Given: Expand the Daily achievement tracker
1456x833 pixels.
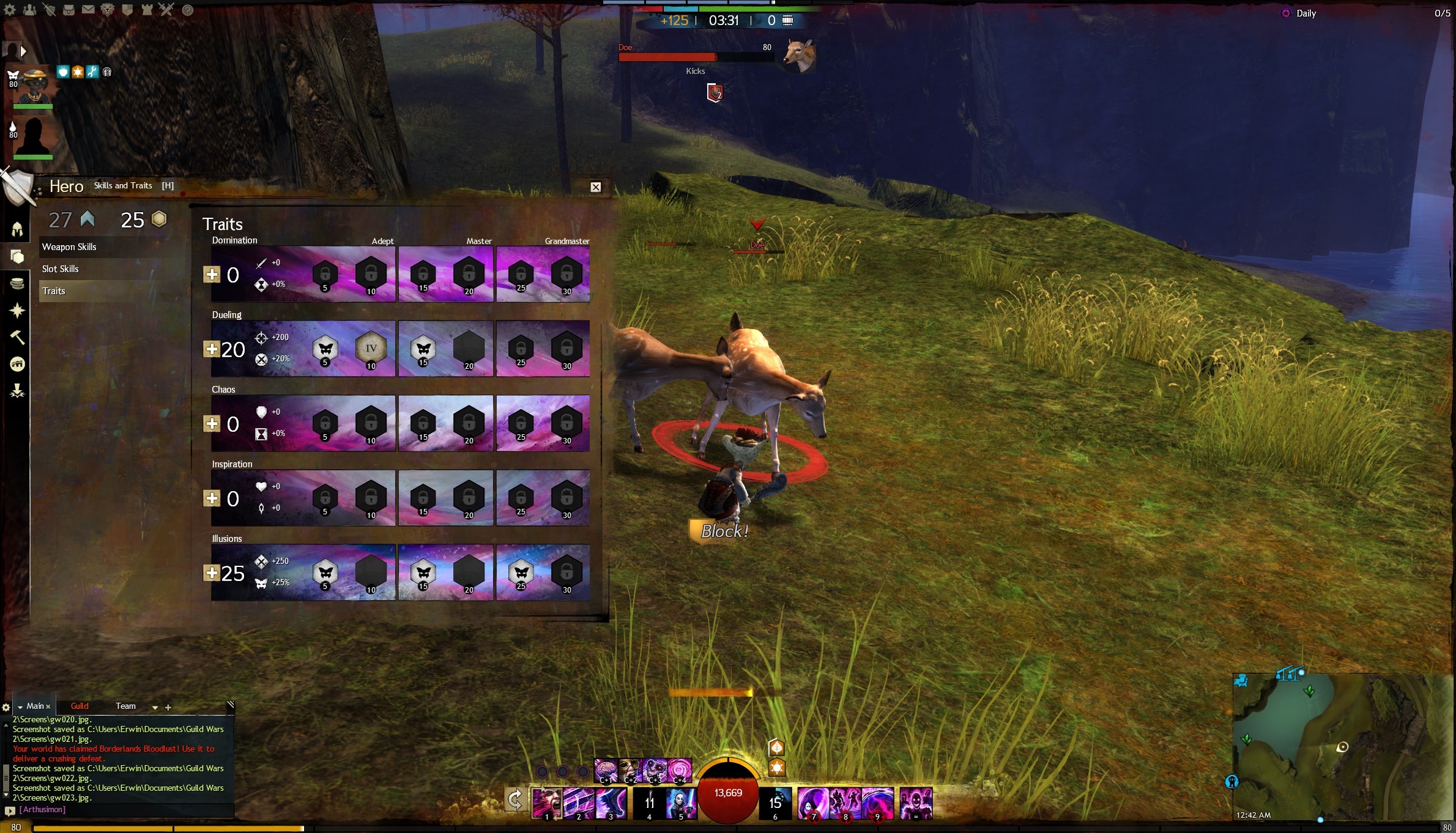Looking at the screenshot, I should tap(1306, 13).
